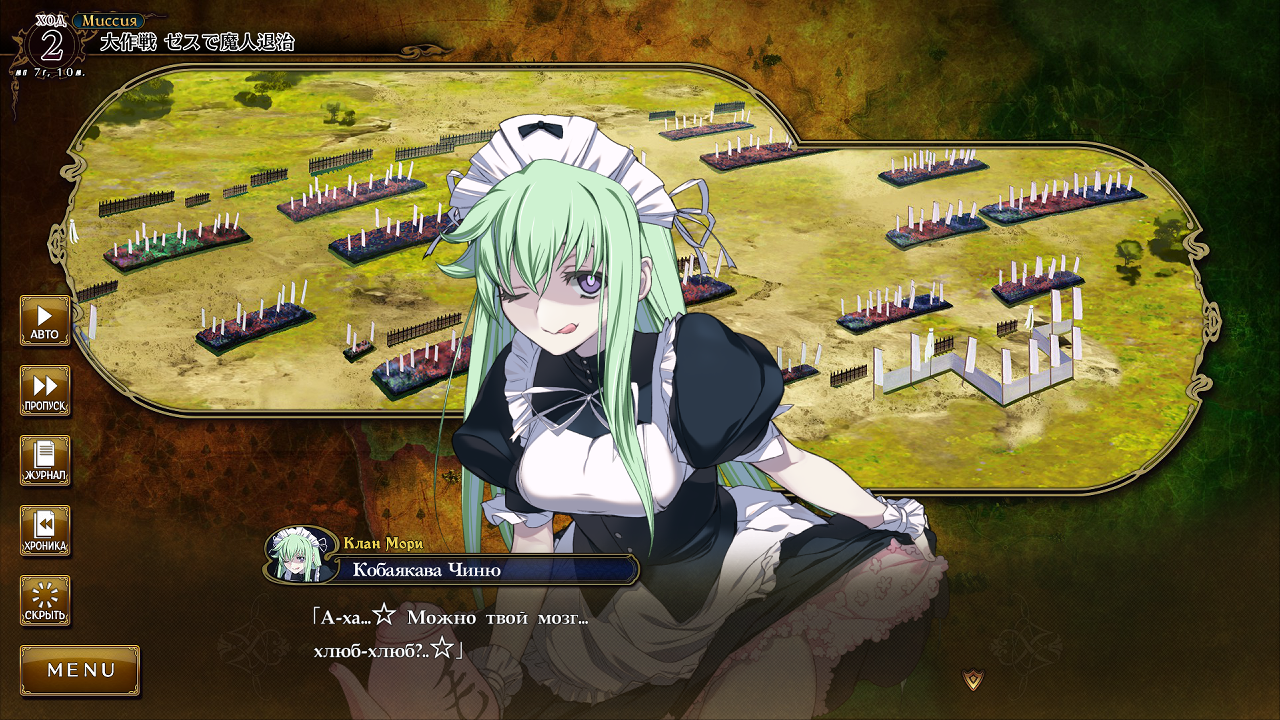Screen dimensions: 1280x720
Task: Open the ХРОНИКА button
Action: tap(45, 530)
